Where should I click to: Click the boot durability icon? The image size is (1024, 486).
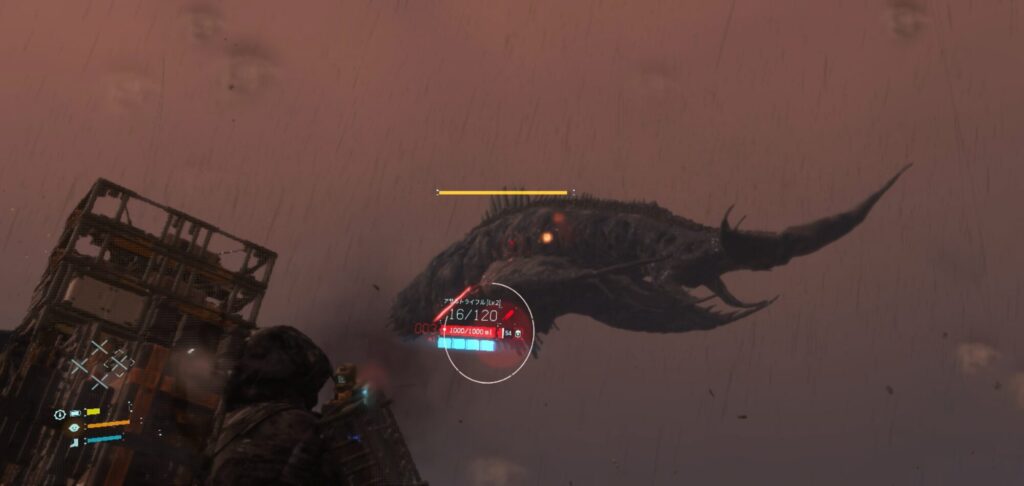click(x=74, y=441)
